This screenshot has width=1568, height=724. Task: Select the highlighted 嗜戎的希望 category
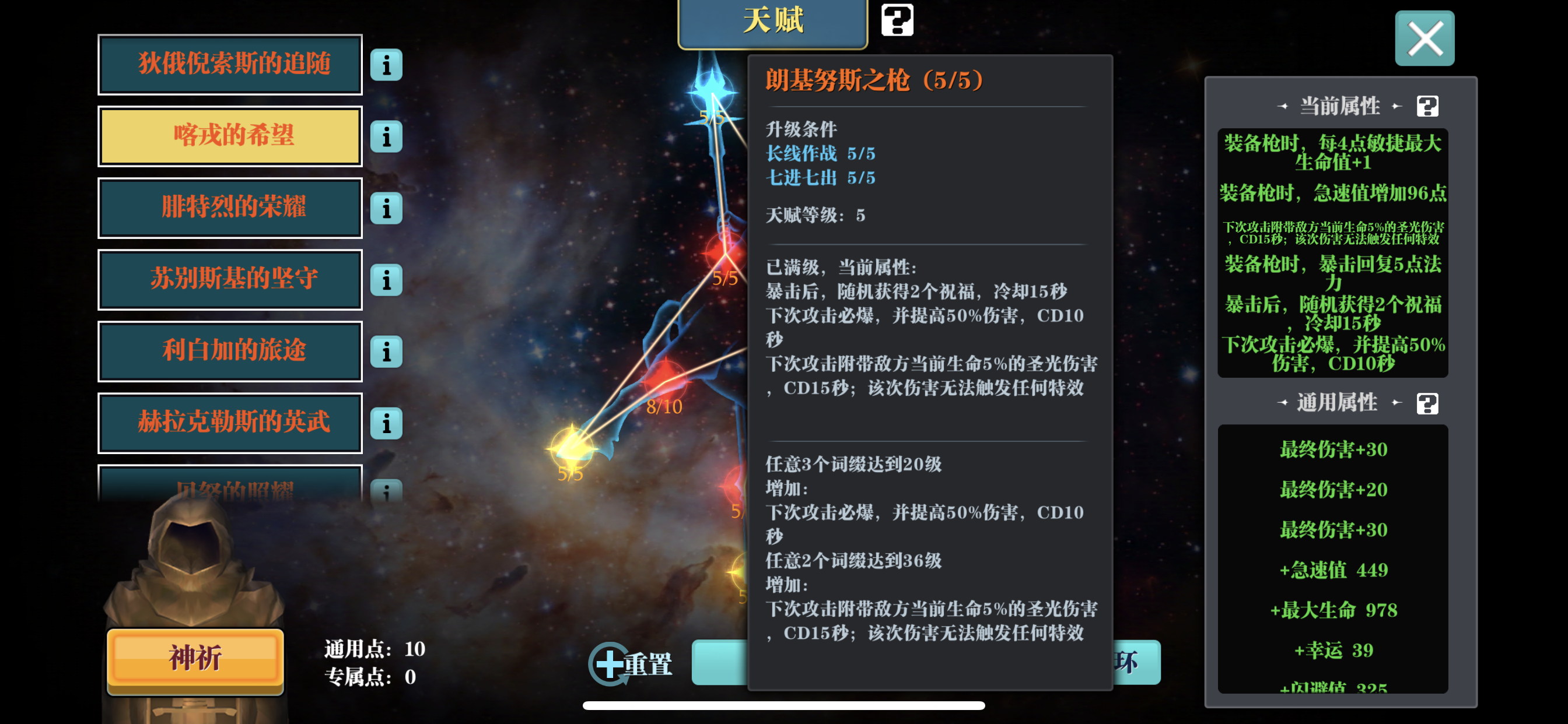coord(229,136)
